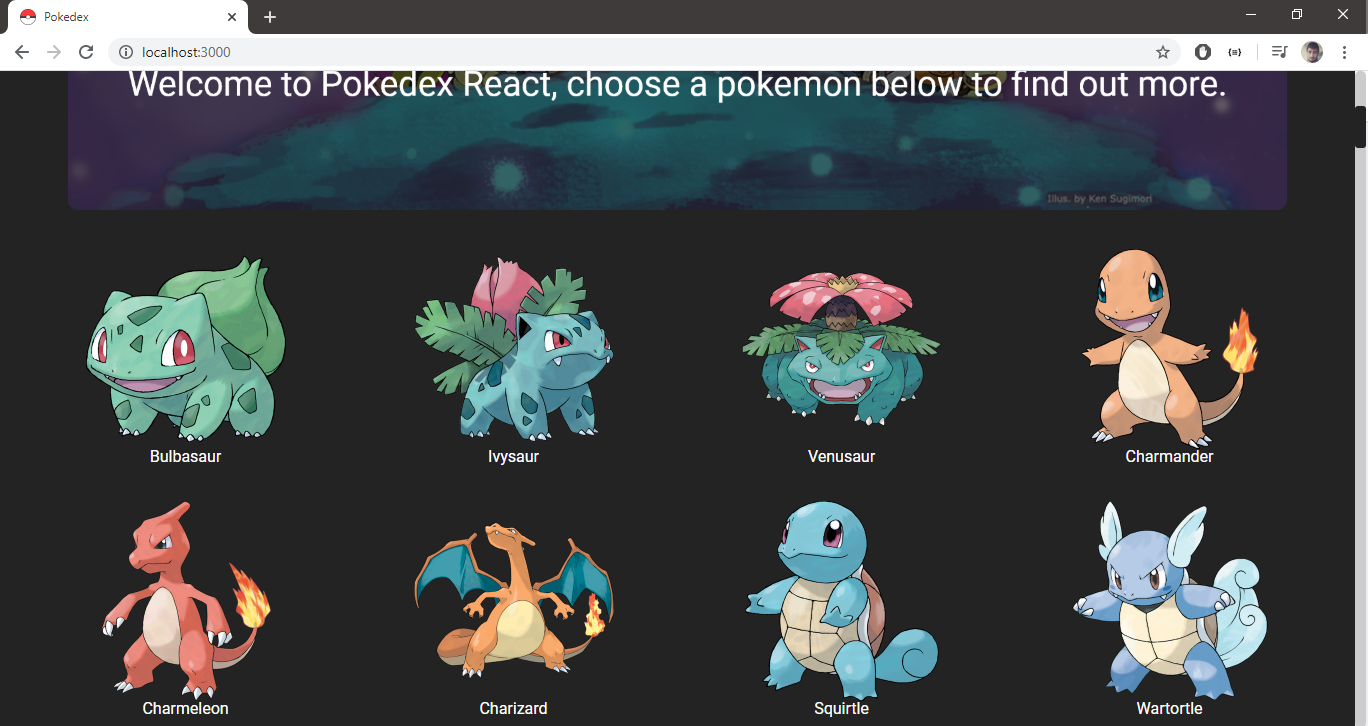
Task: Click the site information icon in the address bar
Action: click(126, 51)
